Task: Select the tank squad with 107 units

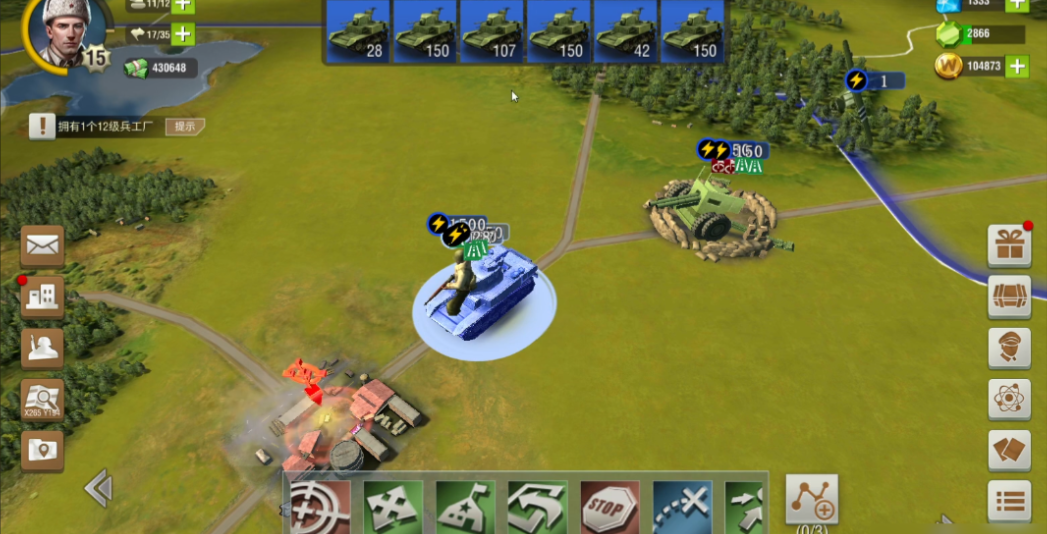Action: (x=490, y=31)
